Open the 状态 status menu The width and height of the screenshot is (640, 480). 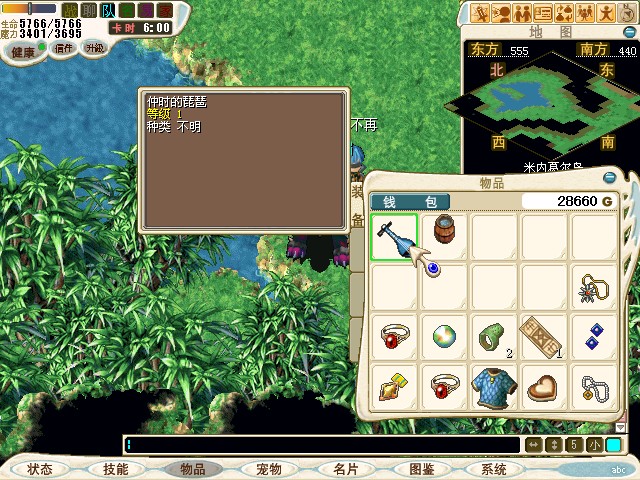tap(40, 469)
